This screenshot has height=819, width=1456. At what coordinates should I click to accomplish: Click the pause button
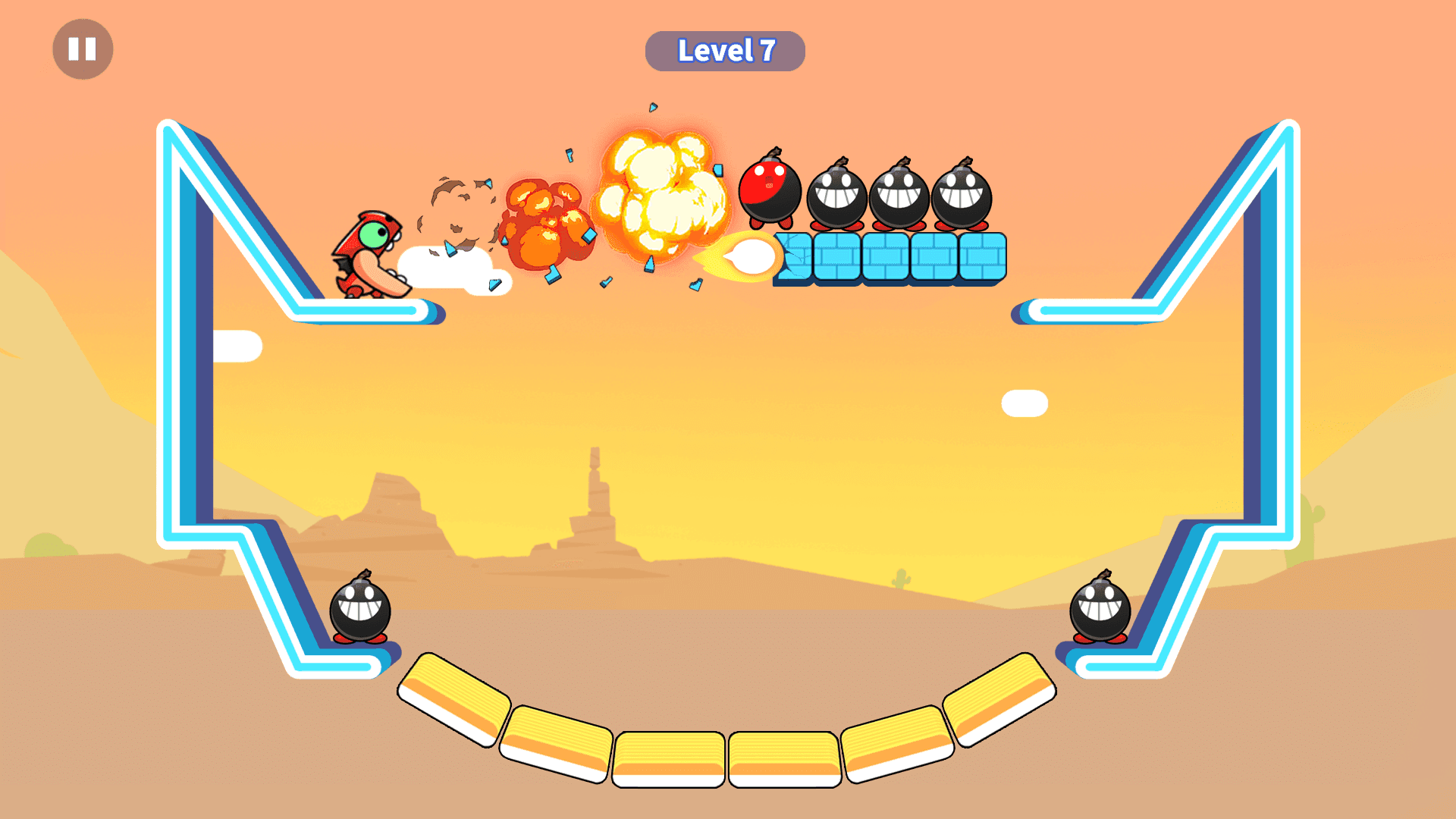click(x=82, y=49)
